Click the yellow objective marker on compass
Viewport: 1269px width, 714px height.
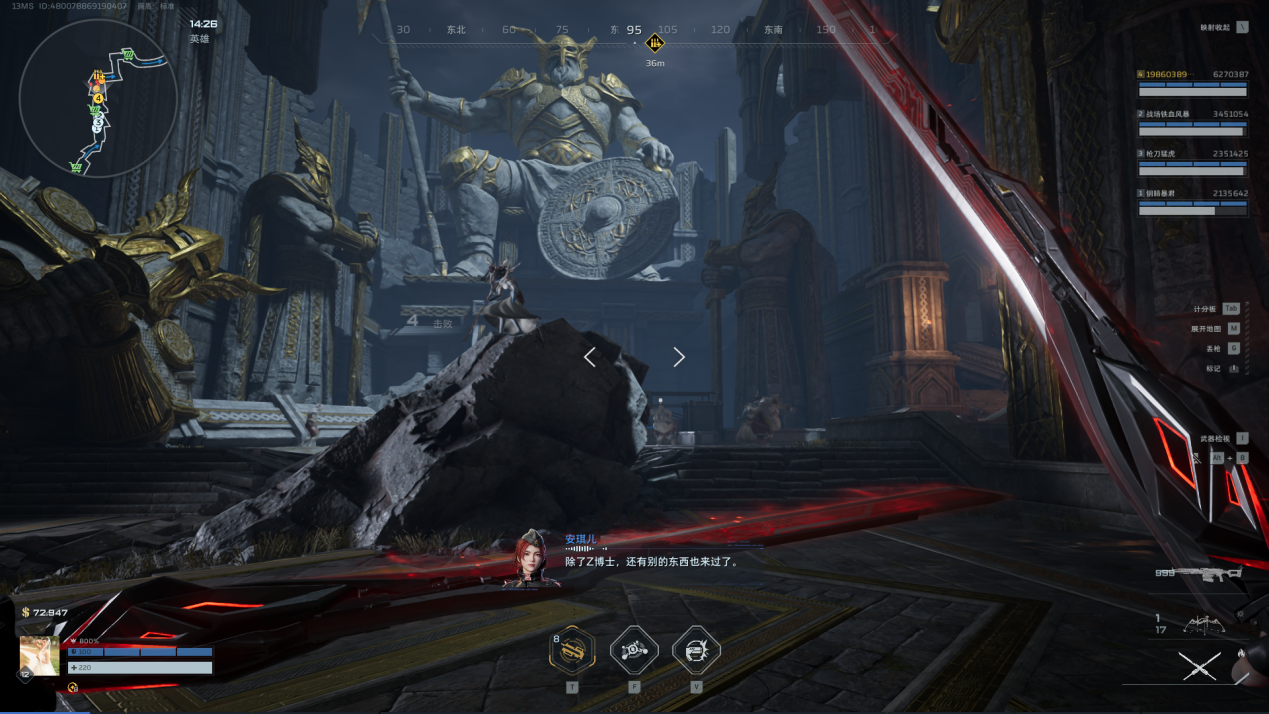tap(655, 43)
